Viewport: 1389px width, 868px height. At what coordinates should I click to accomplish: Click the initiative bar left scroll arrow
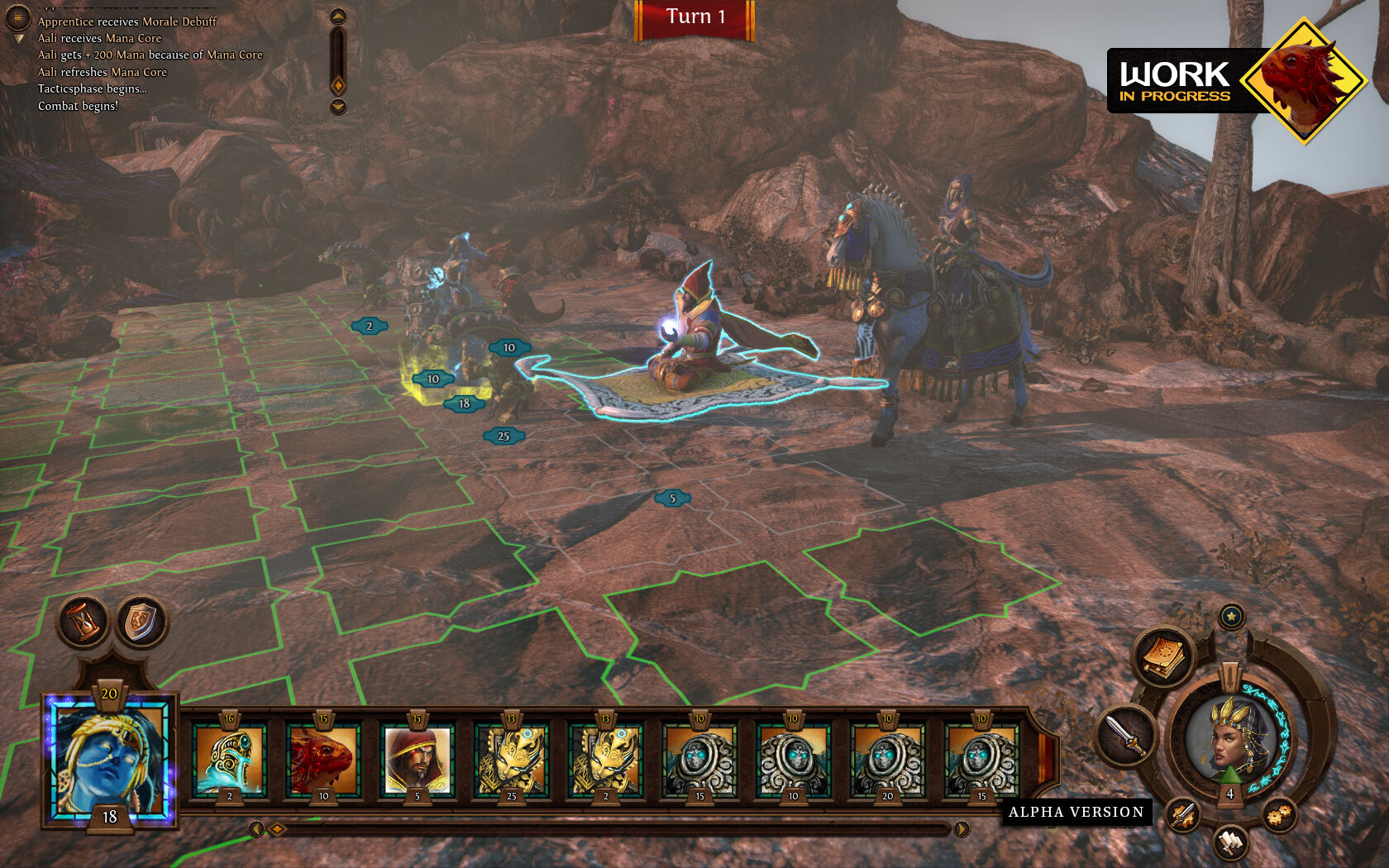pyautogui.click(x=256, y=828)
